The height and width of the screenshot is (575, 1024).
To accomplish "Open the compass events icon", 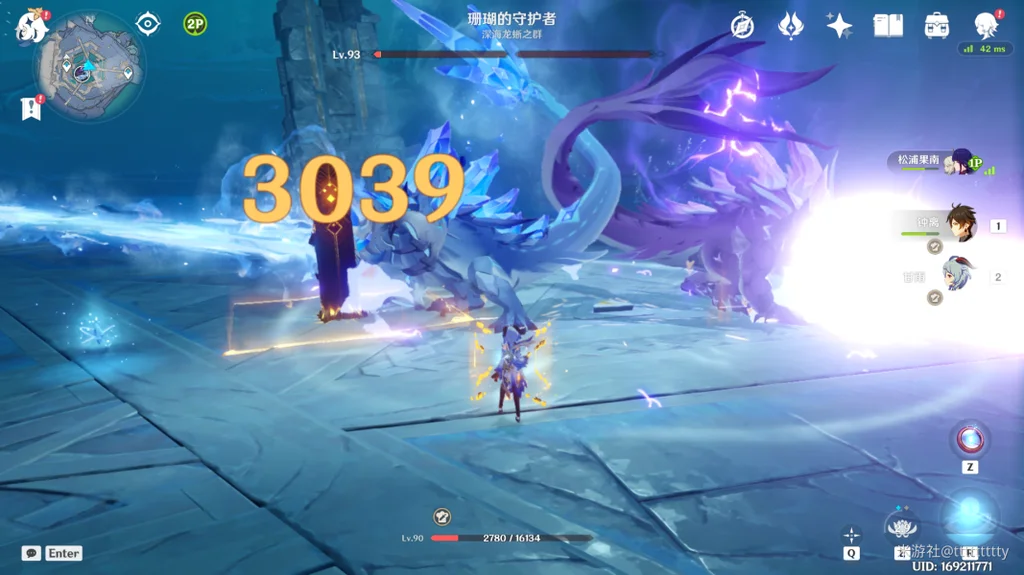I will point(742,26).
